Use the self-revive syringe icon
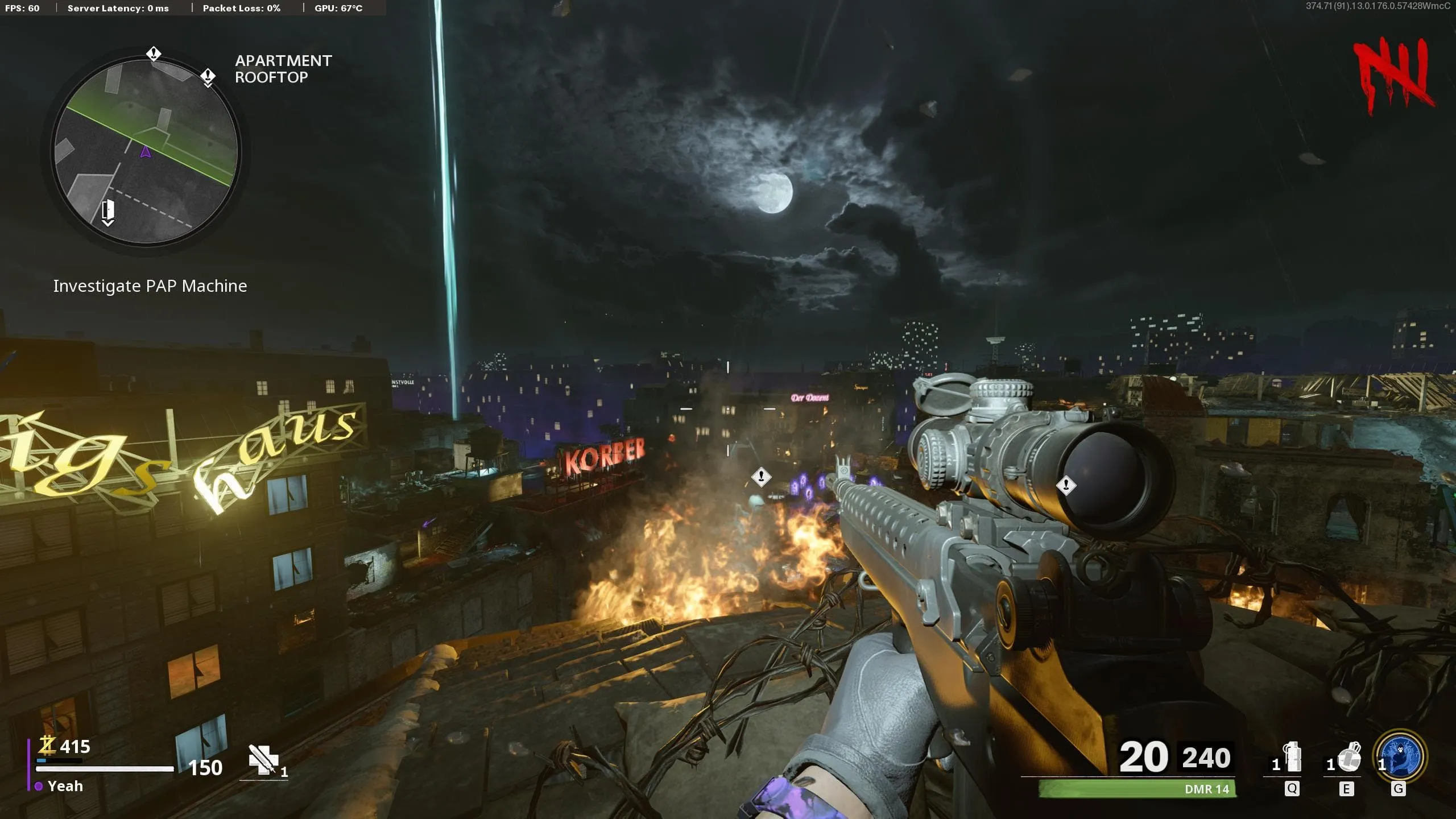Screen dimensions: 1456x819 (263, 759)
